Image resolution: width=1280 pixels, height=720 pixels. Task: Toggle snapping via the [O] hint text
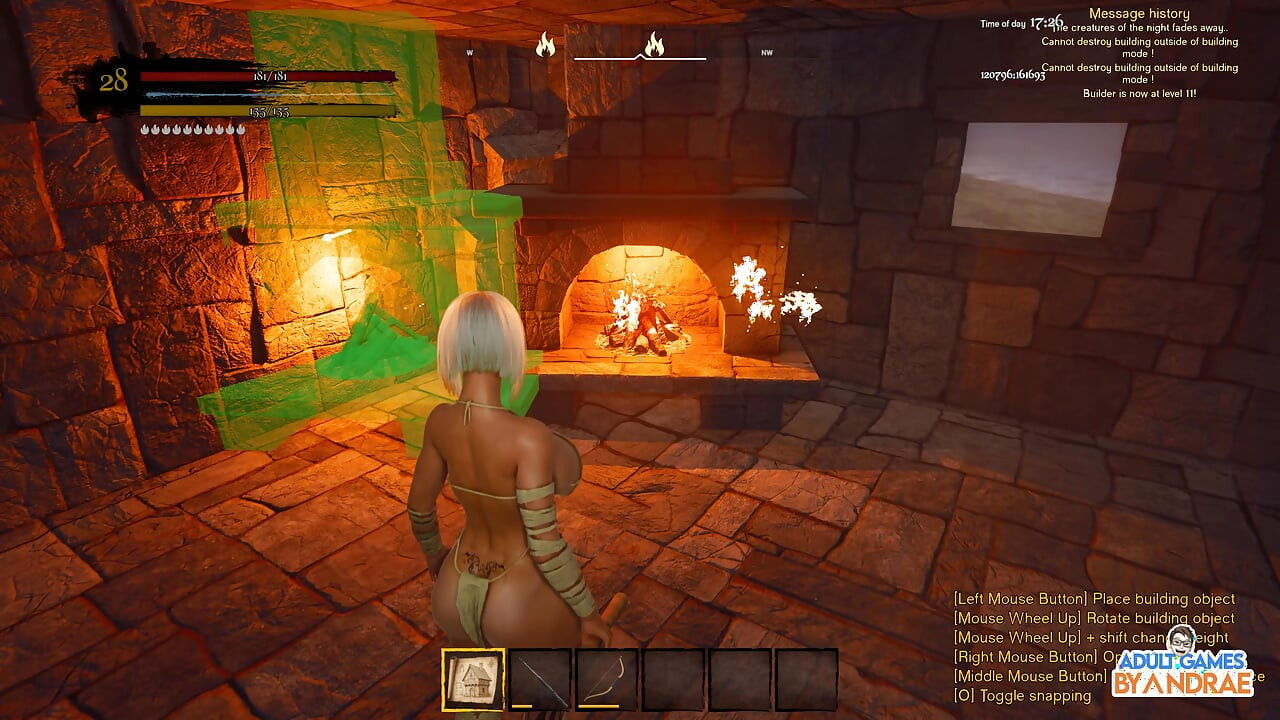coord(1019,696)
